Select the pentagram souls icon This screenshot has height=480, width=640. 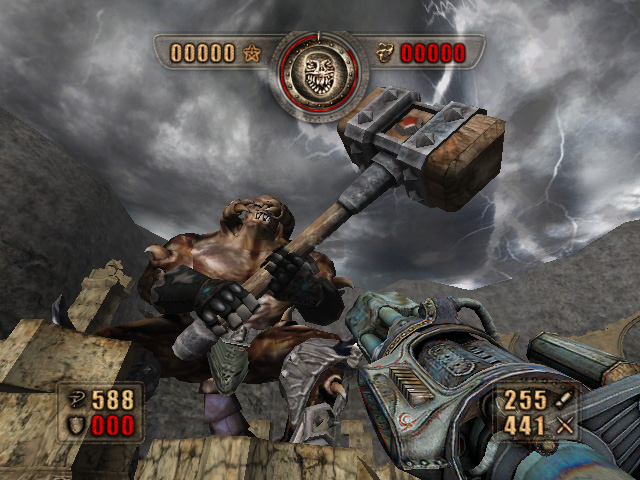[x=252, y=53]
